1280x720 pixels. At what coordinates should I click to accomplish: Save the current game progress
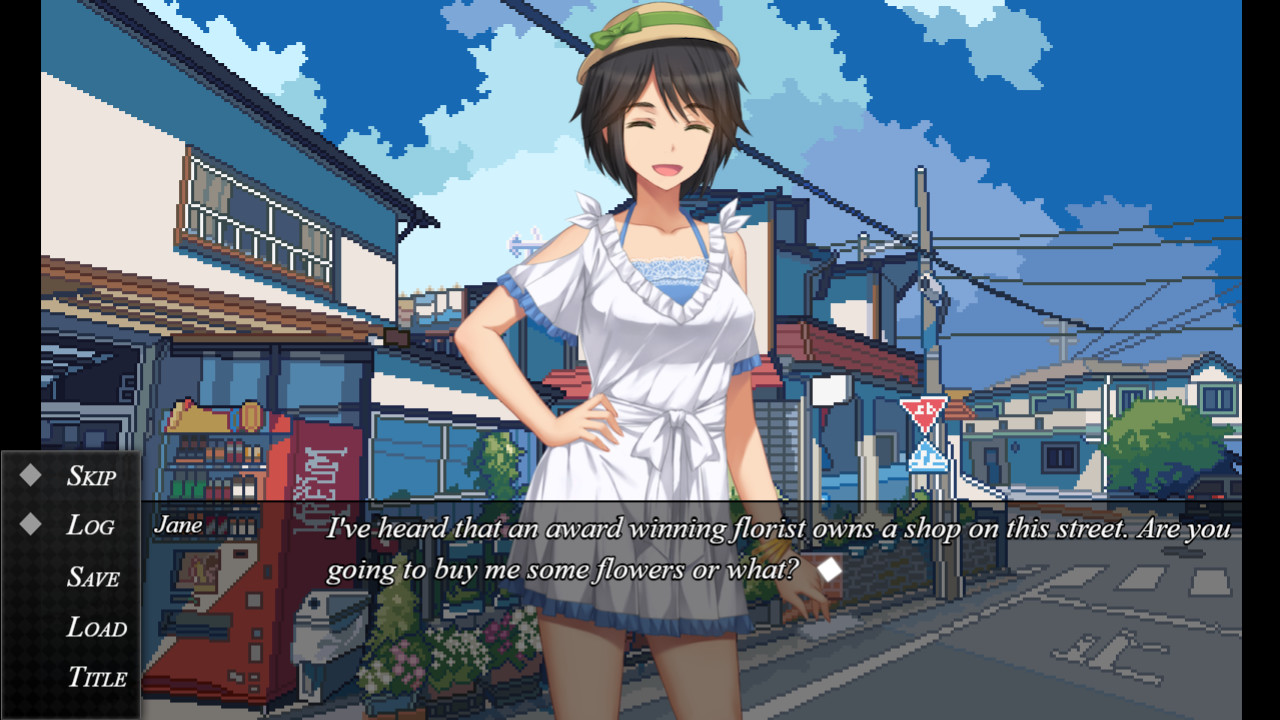[x=95, y=577]
